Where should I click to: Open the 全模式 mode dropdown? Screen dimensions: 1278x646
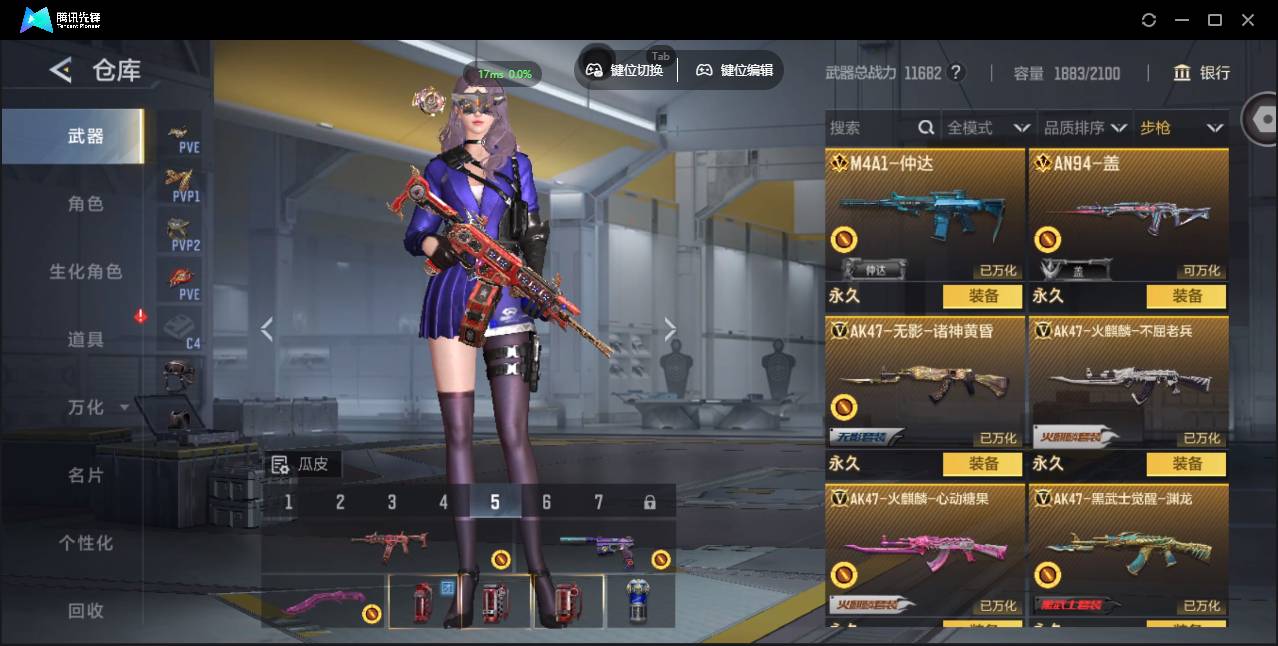(988, 128)
